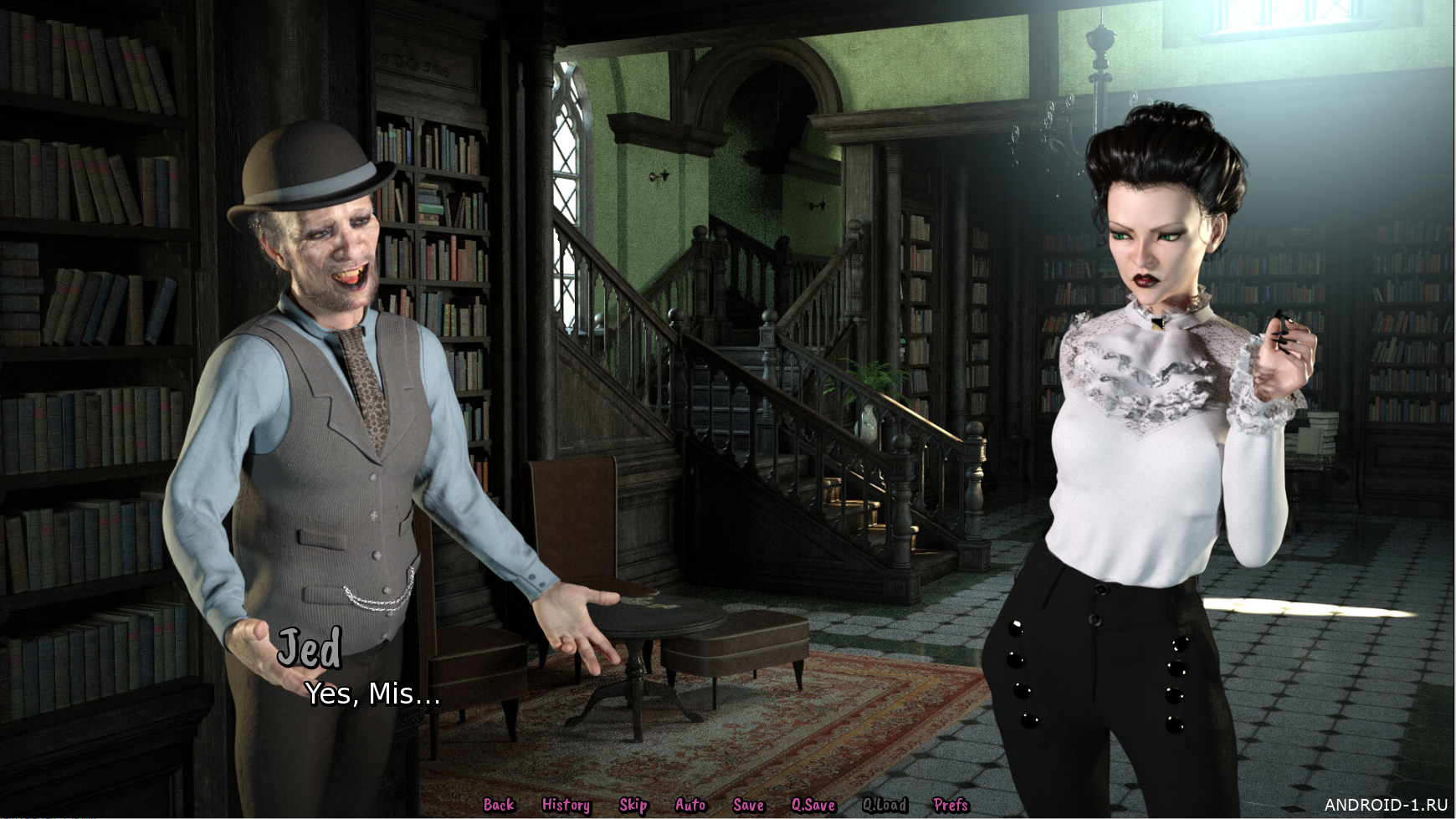This screenshot has height=819, width=1456.
Task: Open the Prefs menu
Action: (951, 805)
